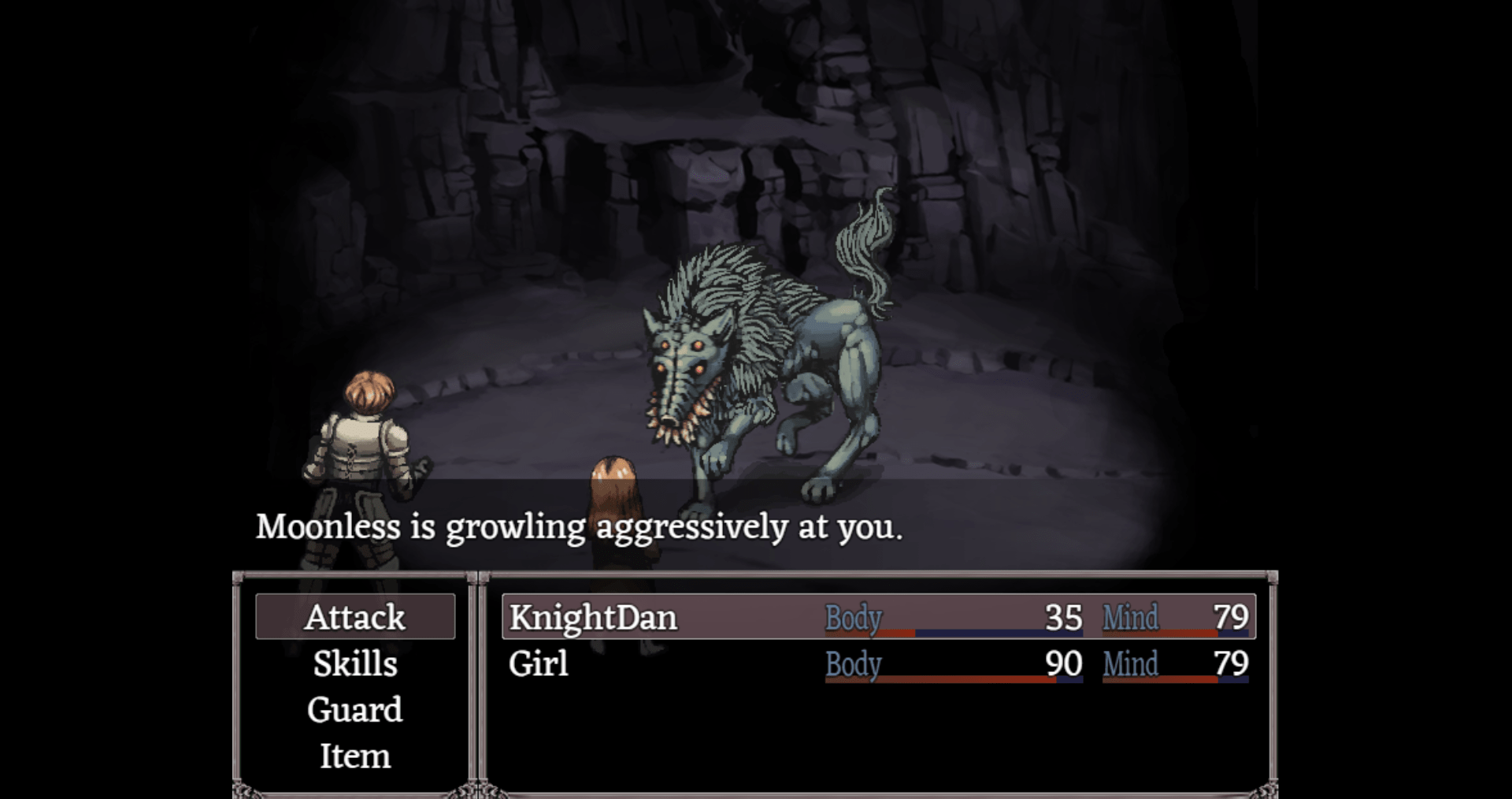1512x799 pixels.
Task: Select KnightDan's party status row
Action: tap(878, 617)
